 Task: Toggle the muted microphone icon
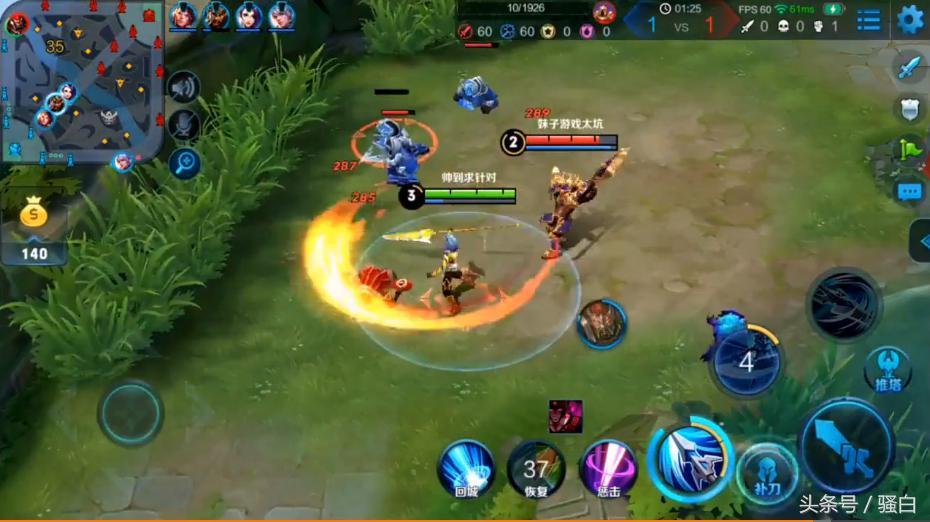[x=184, y=125]
